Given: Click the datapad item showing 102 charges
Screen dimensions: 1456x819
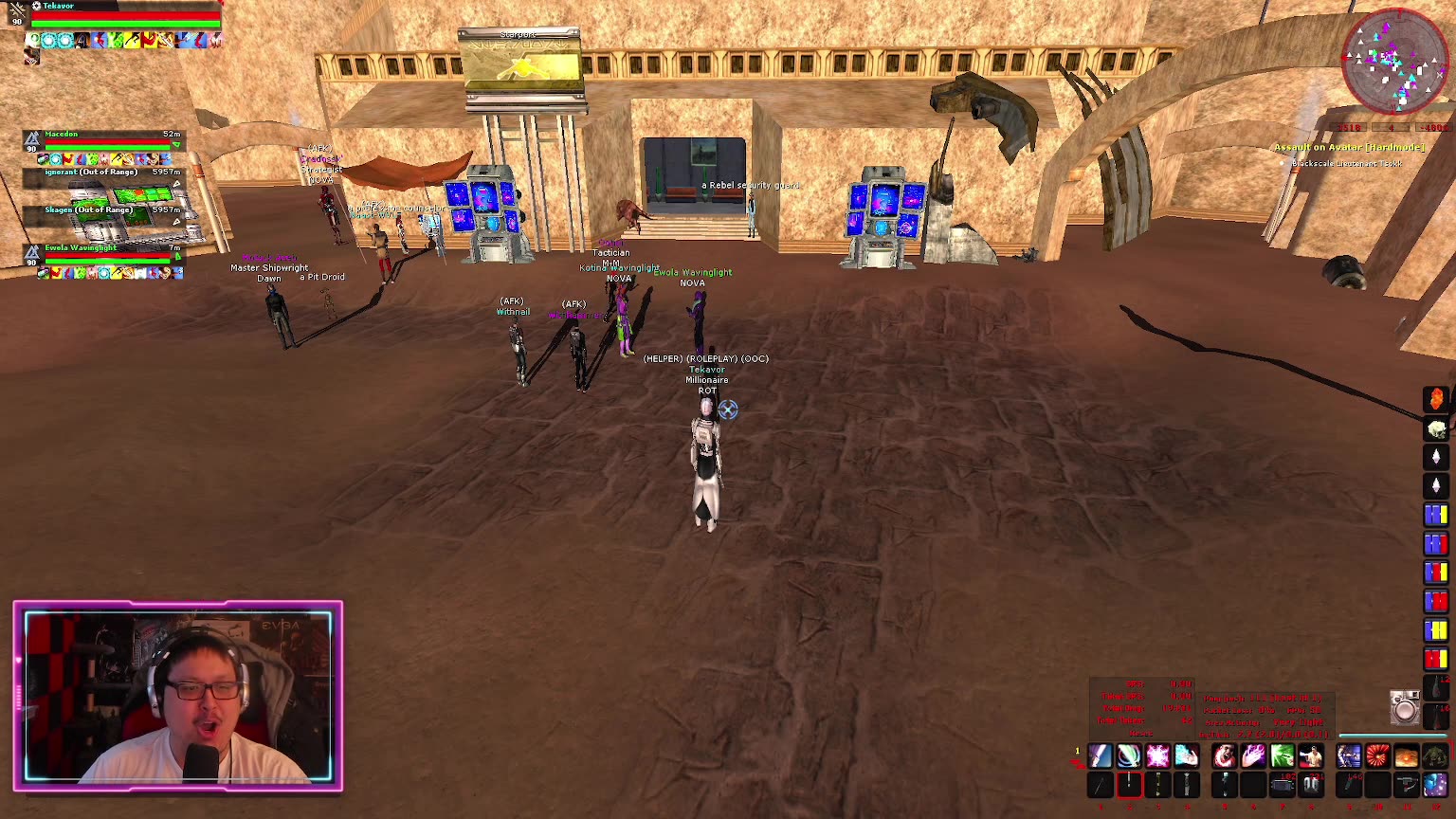Looking at the screenshot, I should [1282, 784].
